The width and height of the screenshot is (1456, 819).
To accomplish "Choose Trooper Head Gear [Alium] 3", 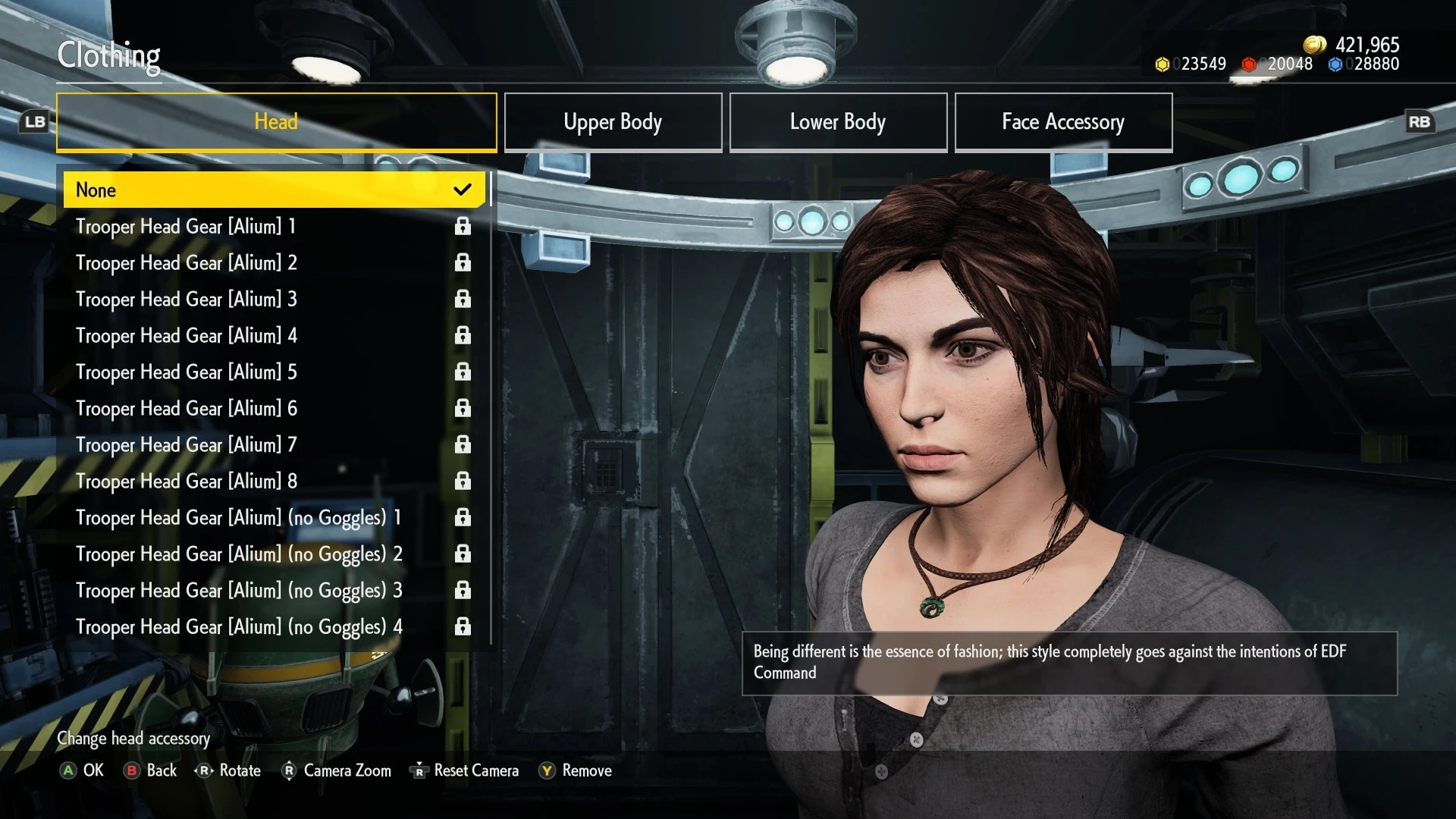I will pos(273,299).
